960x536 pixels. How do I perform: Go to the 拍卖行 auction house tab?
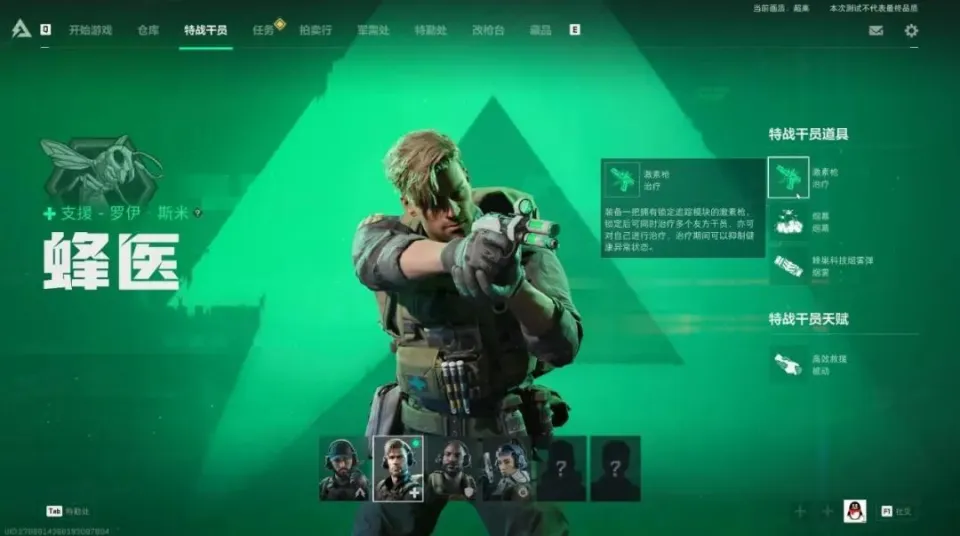click(x=316, y=30)
